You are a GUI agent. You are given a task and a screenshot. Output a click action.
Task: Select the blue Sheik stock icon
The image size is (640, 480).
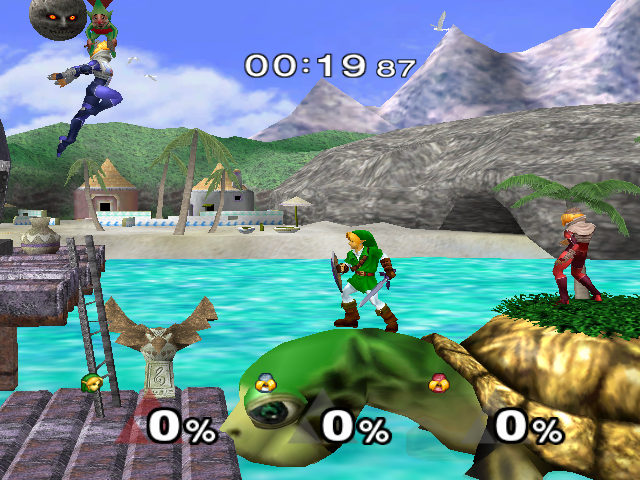[266, 383]
